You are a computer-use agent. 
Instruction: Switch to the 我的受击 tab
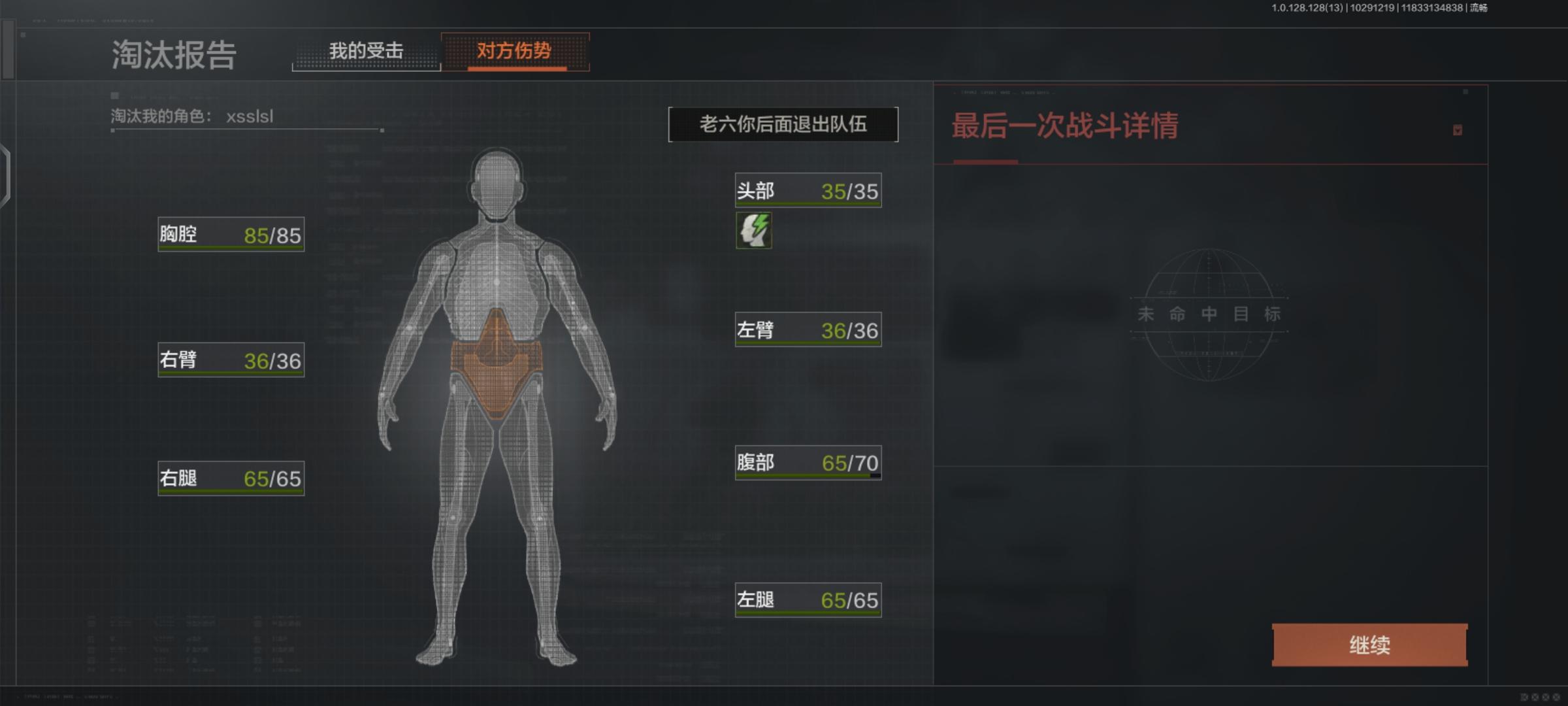click(368, 50)
